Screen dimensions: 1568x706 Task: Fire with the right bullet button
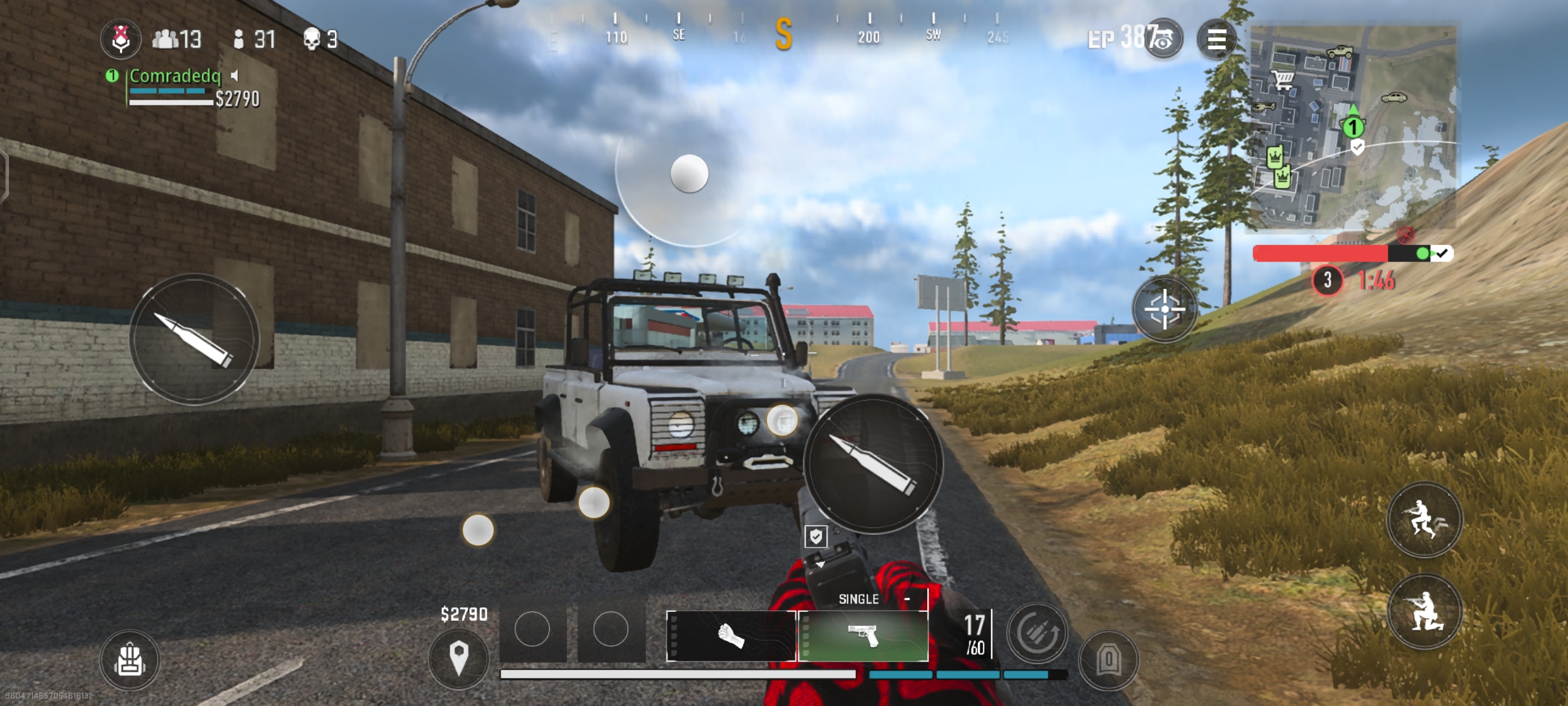[873, 464]
